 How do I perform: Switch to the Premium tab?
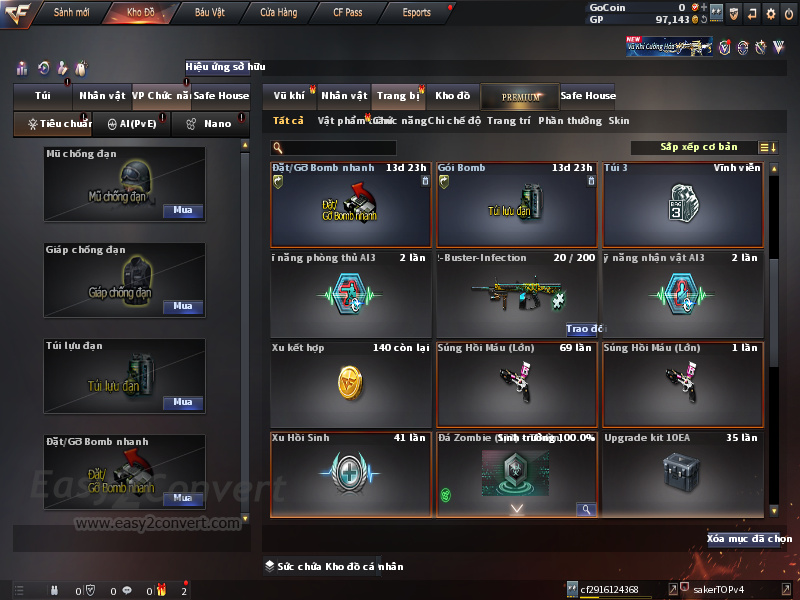click(x=521, y=96)
